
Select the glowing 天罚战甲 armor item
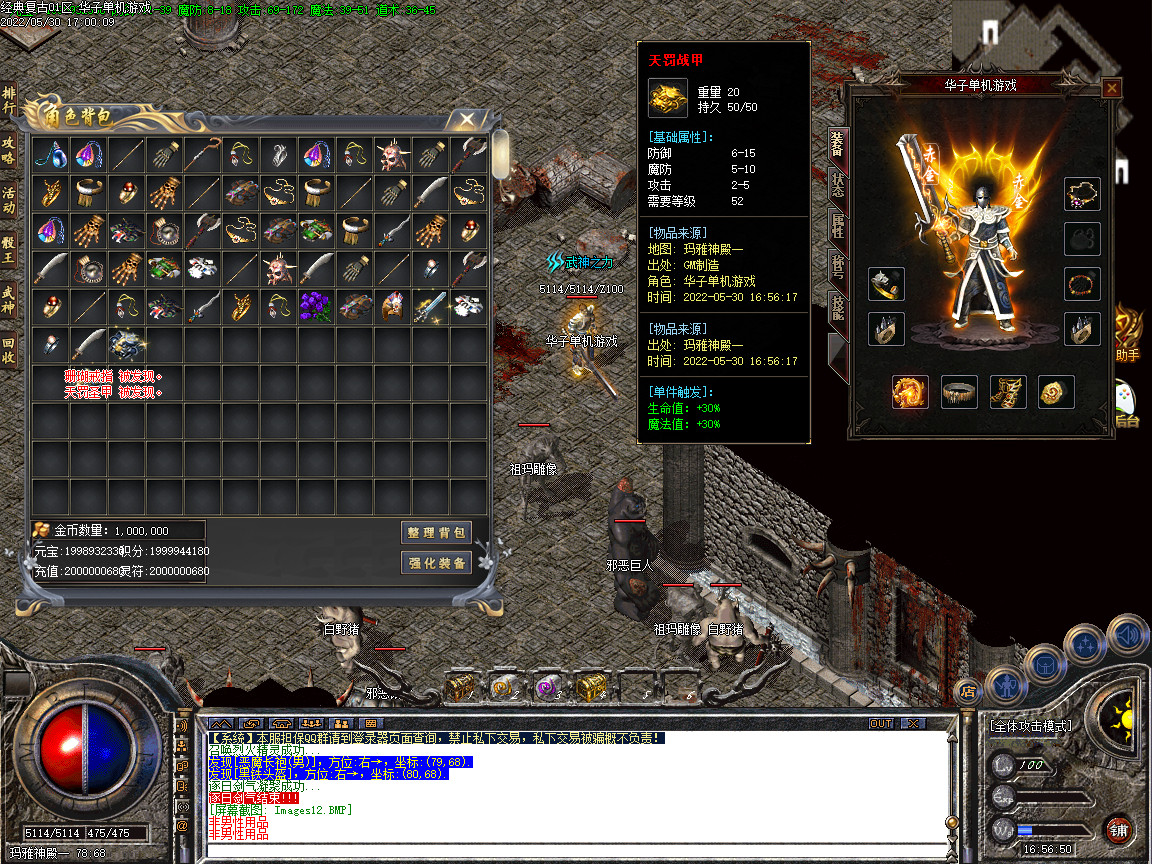[x=127, y=345]
